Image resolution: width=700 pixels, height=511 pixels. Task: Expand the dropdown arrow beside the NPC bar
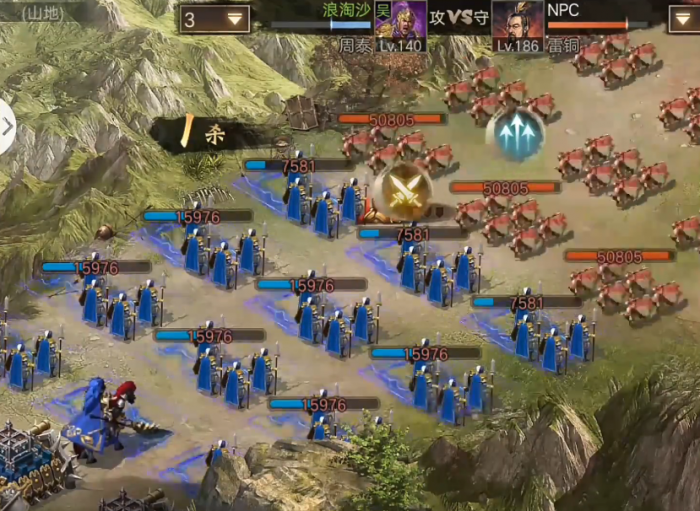coord(684,19)
